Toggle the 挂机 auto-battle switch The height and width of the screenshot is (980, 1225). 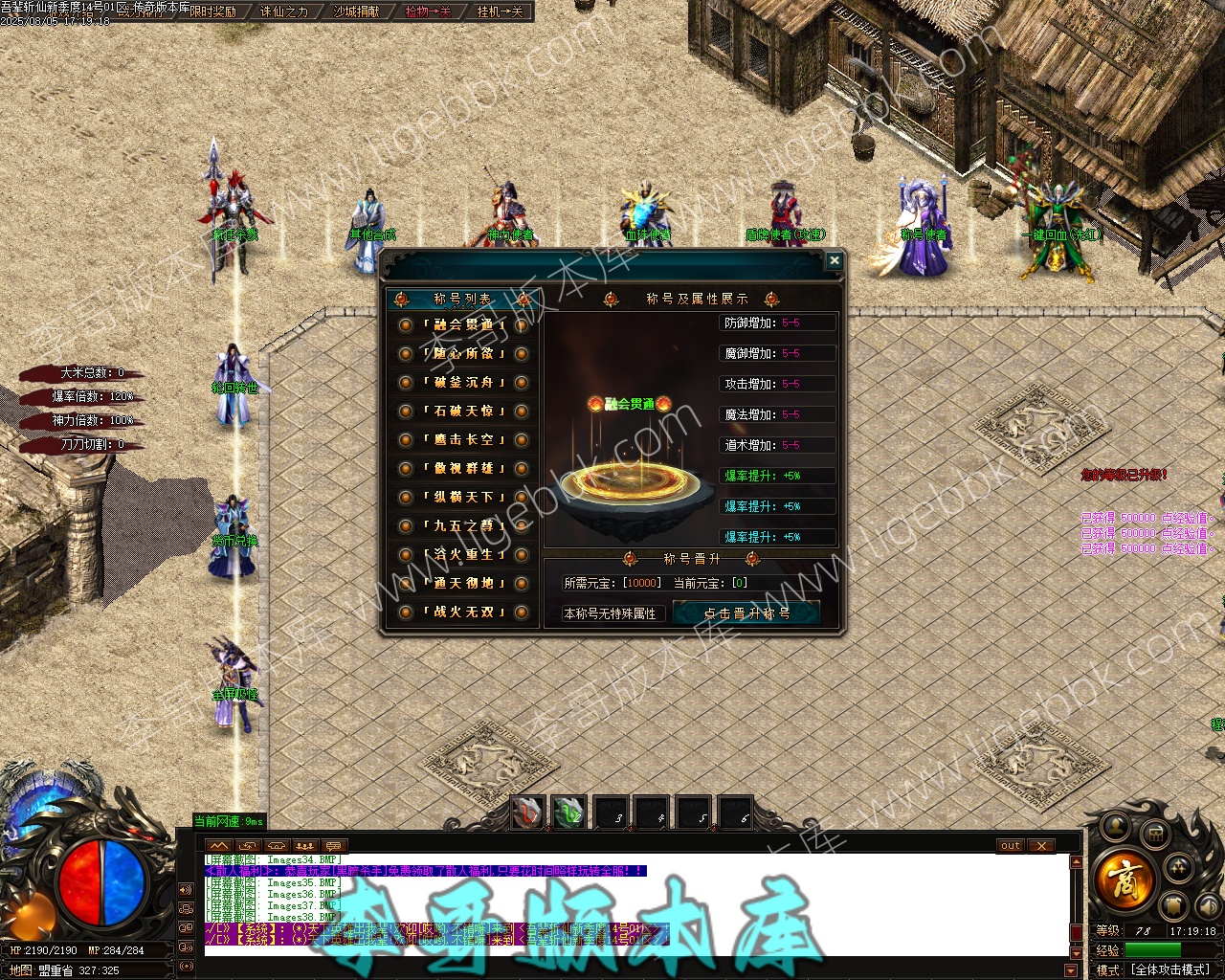coord(500,11)
